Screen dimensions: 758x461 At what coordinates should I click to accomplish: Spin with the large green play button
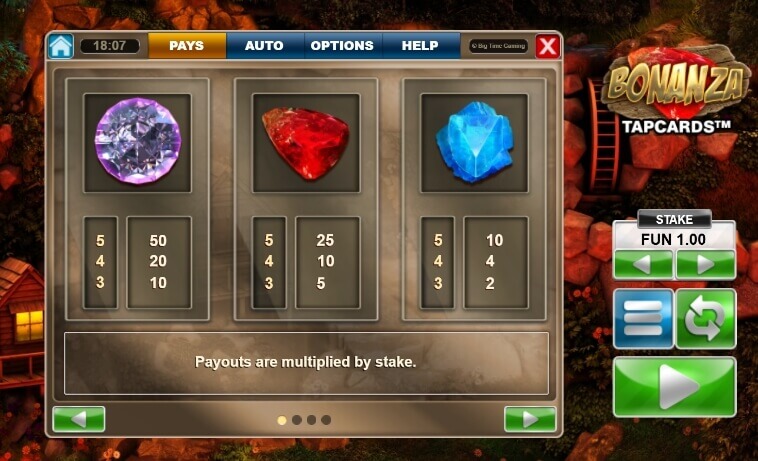pyautogui.click(x=674, y=386)
